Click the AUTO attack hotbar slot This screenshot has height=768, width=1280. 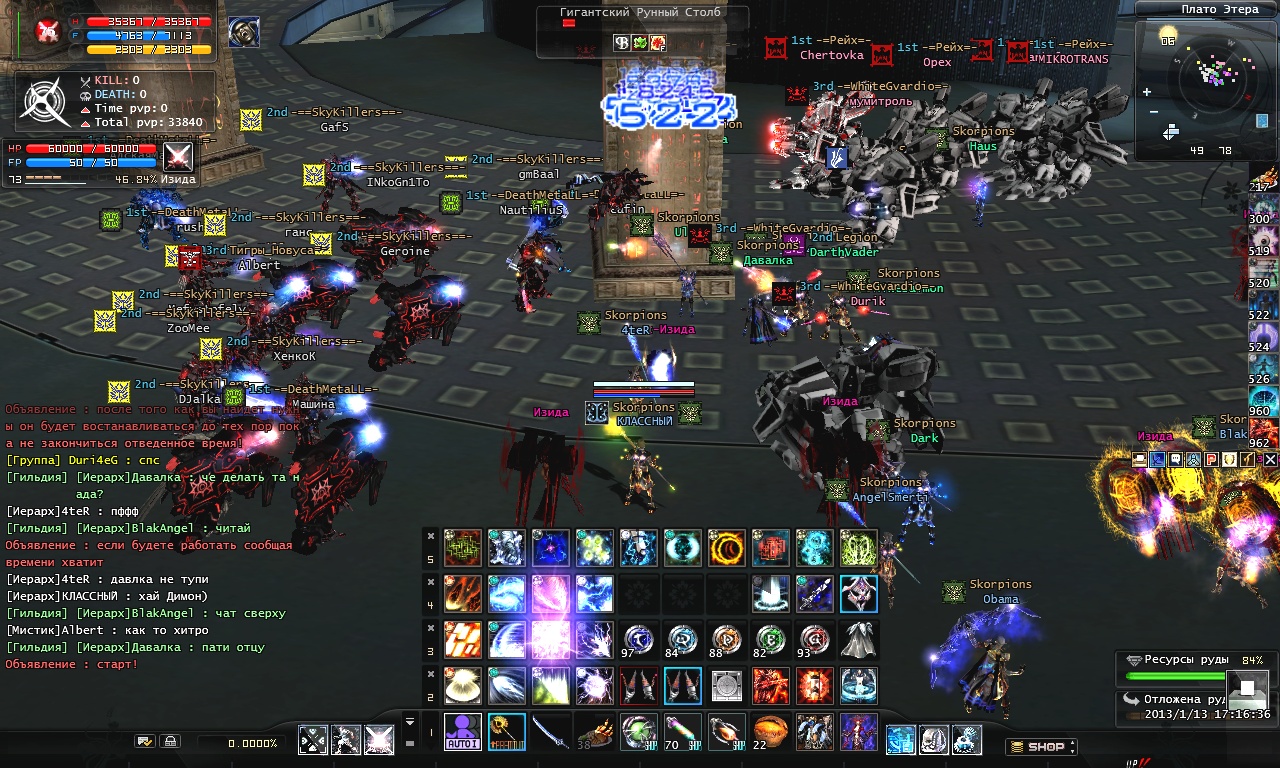click(x=462, y=732)
